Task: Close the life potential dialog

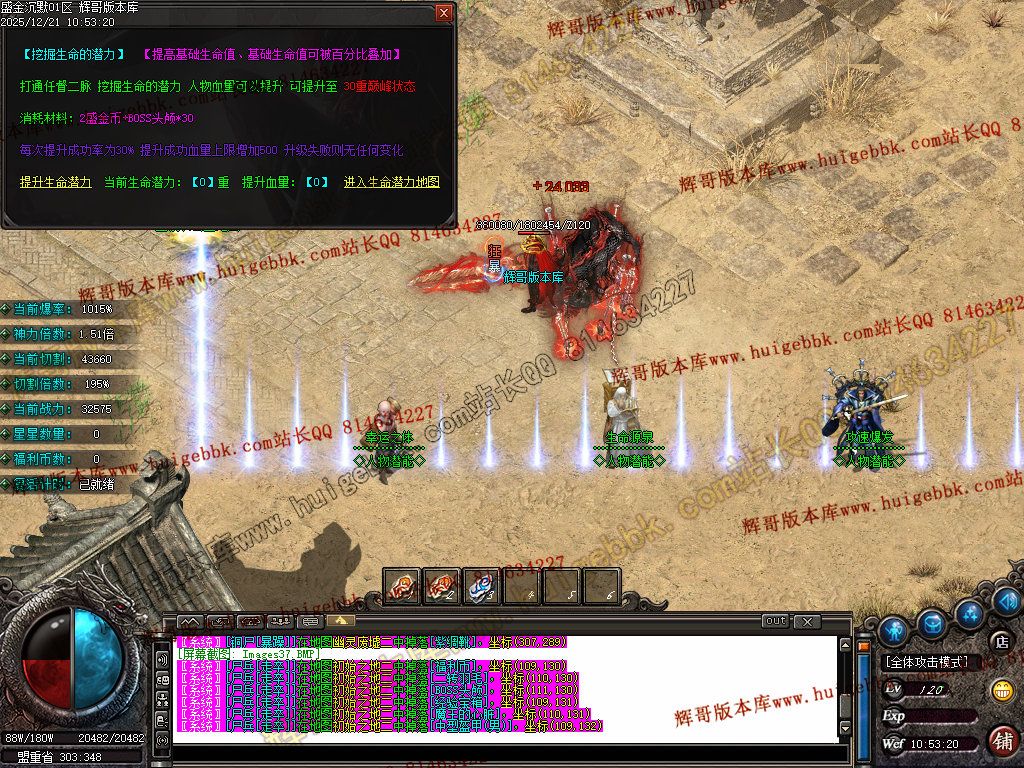Action: point(444,13)
